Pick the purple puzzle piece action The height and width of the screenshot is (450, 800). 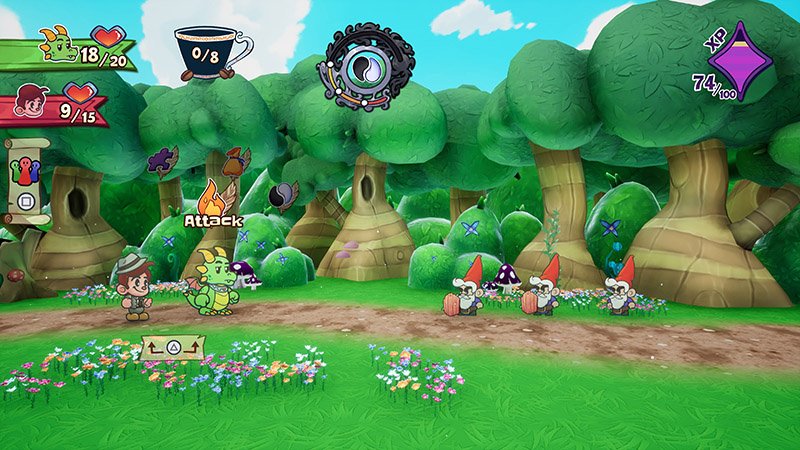click(162, 160)
